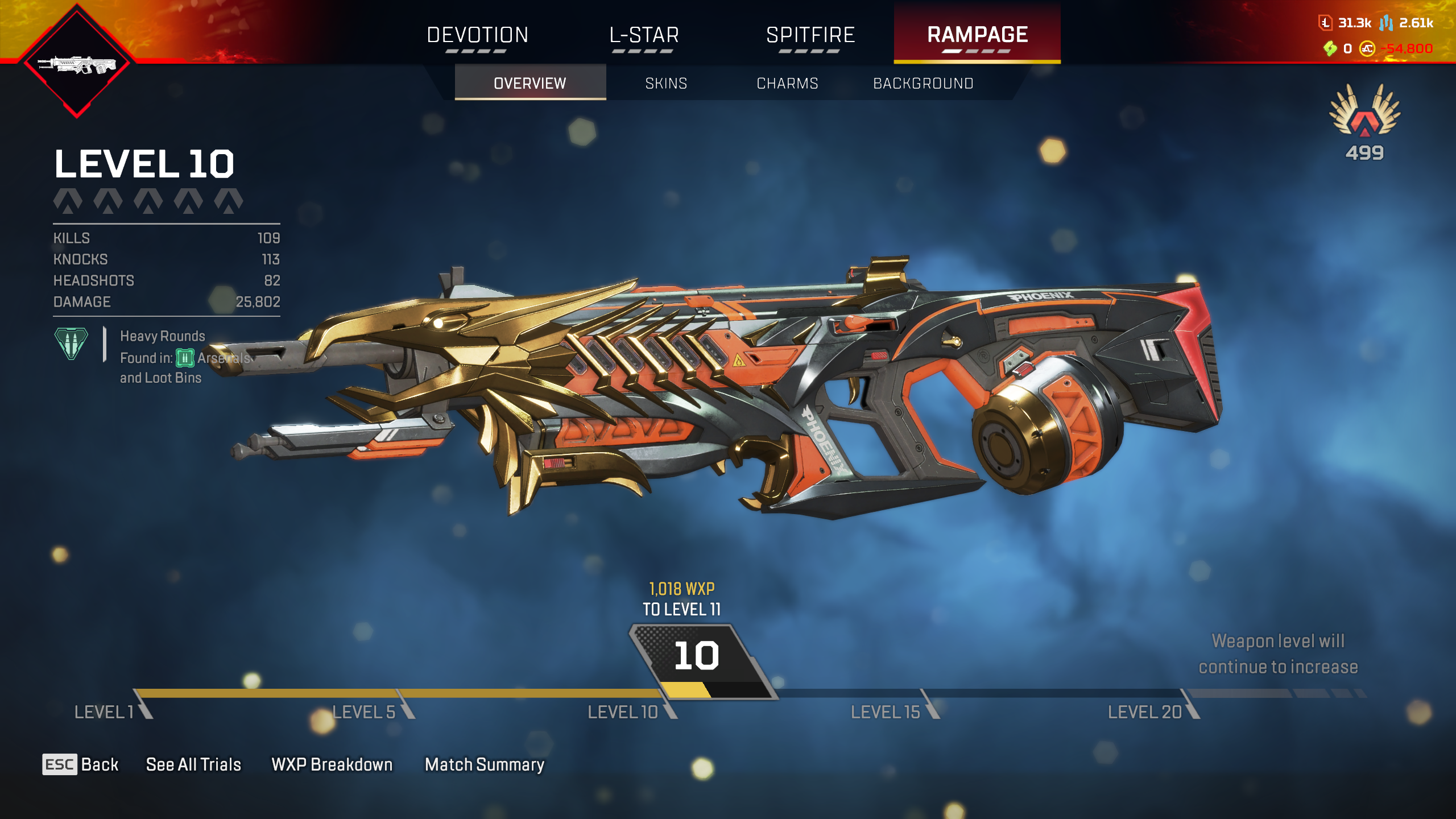
Task: Select the account level 499 badge
Action: coord(1364,122)
